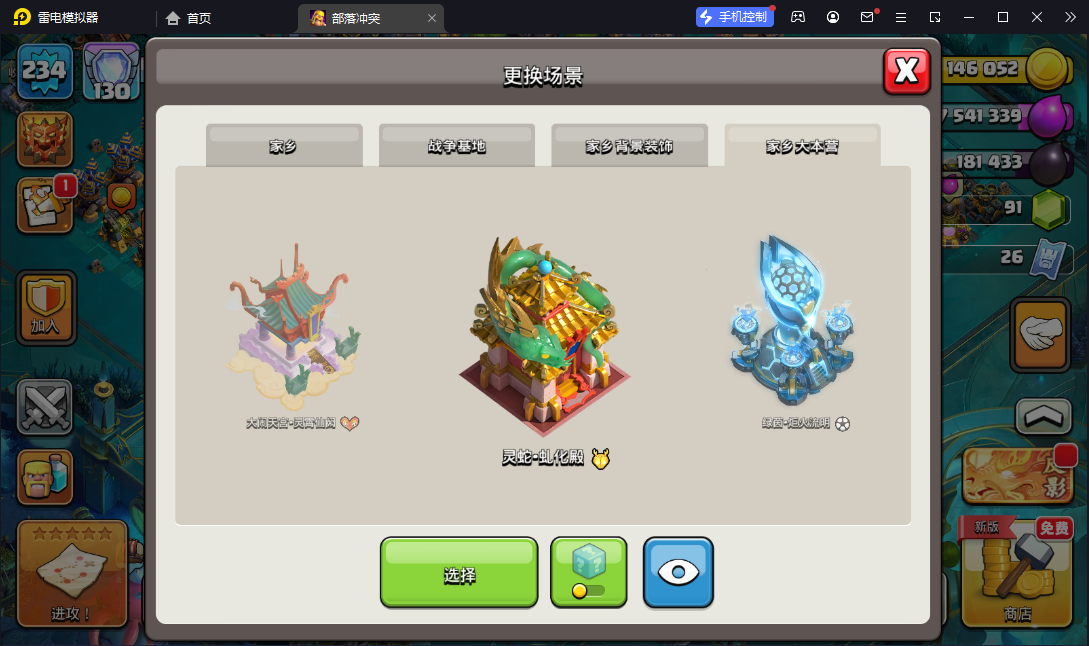Choose the cloud palace town hall skin
This screenshot has height=646, width=1089.
point(293,320)
